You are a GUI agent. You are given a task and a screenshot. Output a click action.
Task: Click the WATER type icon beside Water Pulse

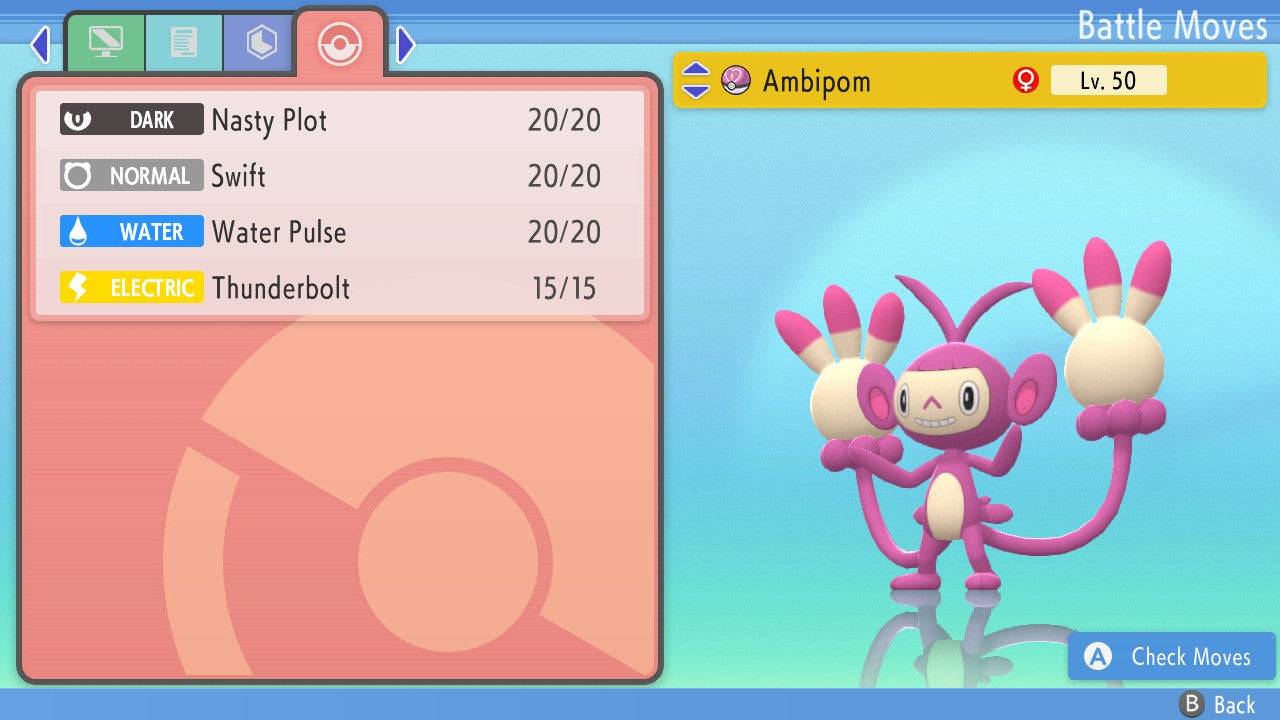coord(131,231)
